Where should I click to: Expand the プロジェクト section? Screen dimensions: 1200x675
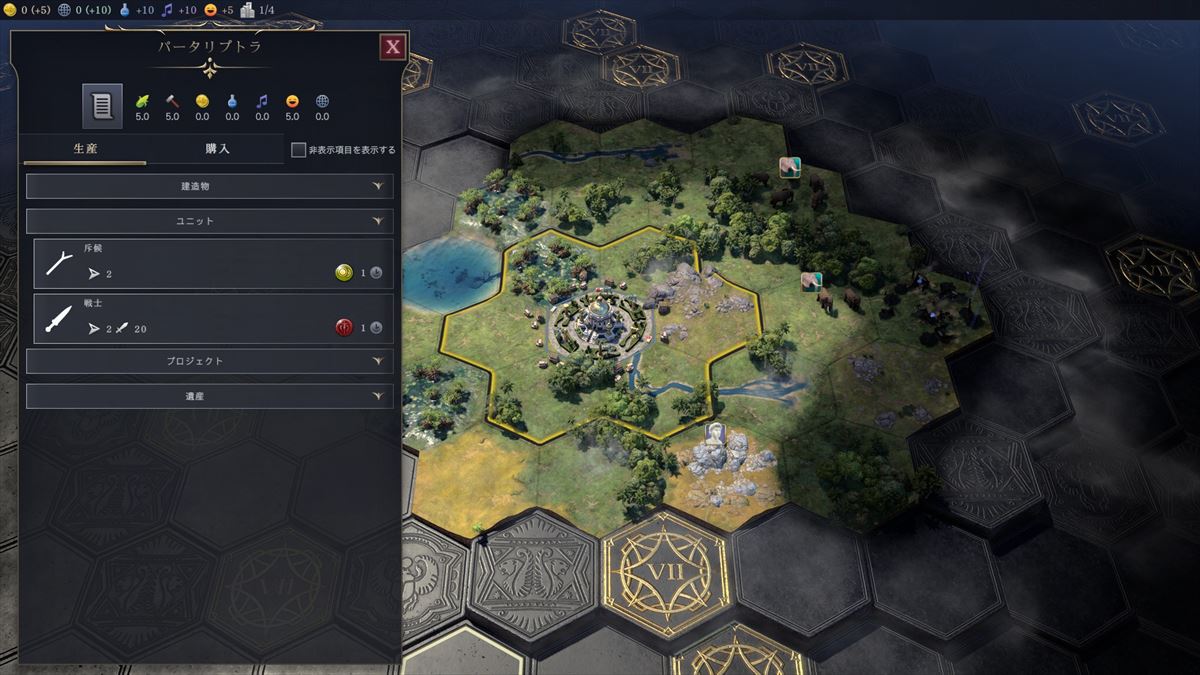tap(209, 361)
